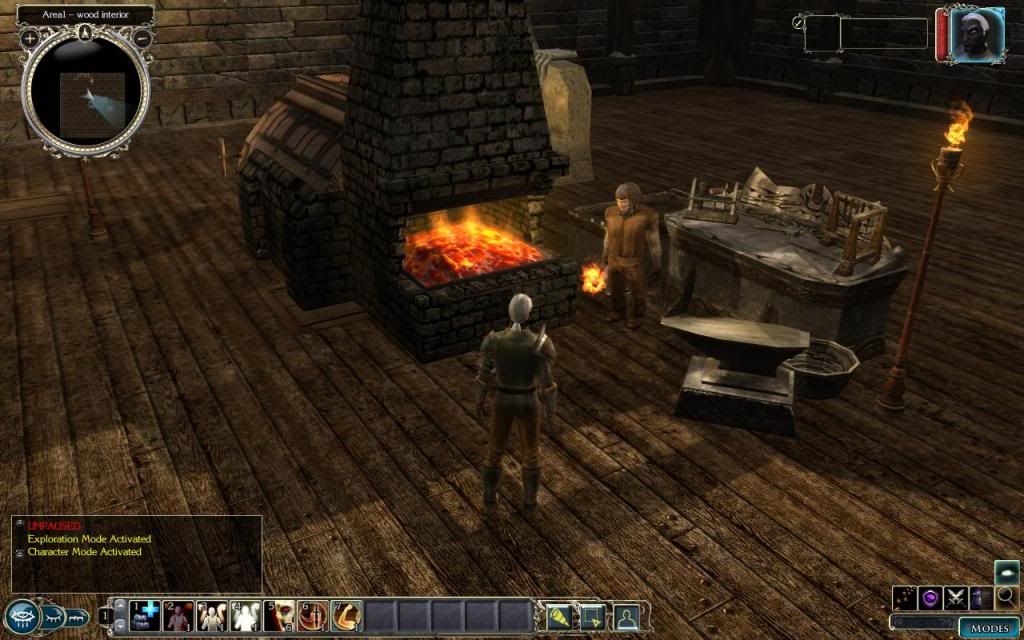Screen dimensions: 1024x640
Task: Click the chat log message window
Action: point(137,553)
